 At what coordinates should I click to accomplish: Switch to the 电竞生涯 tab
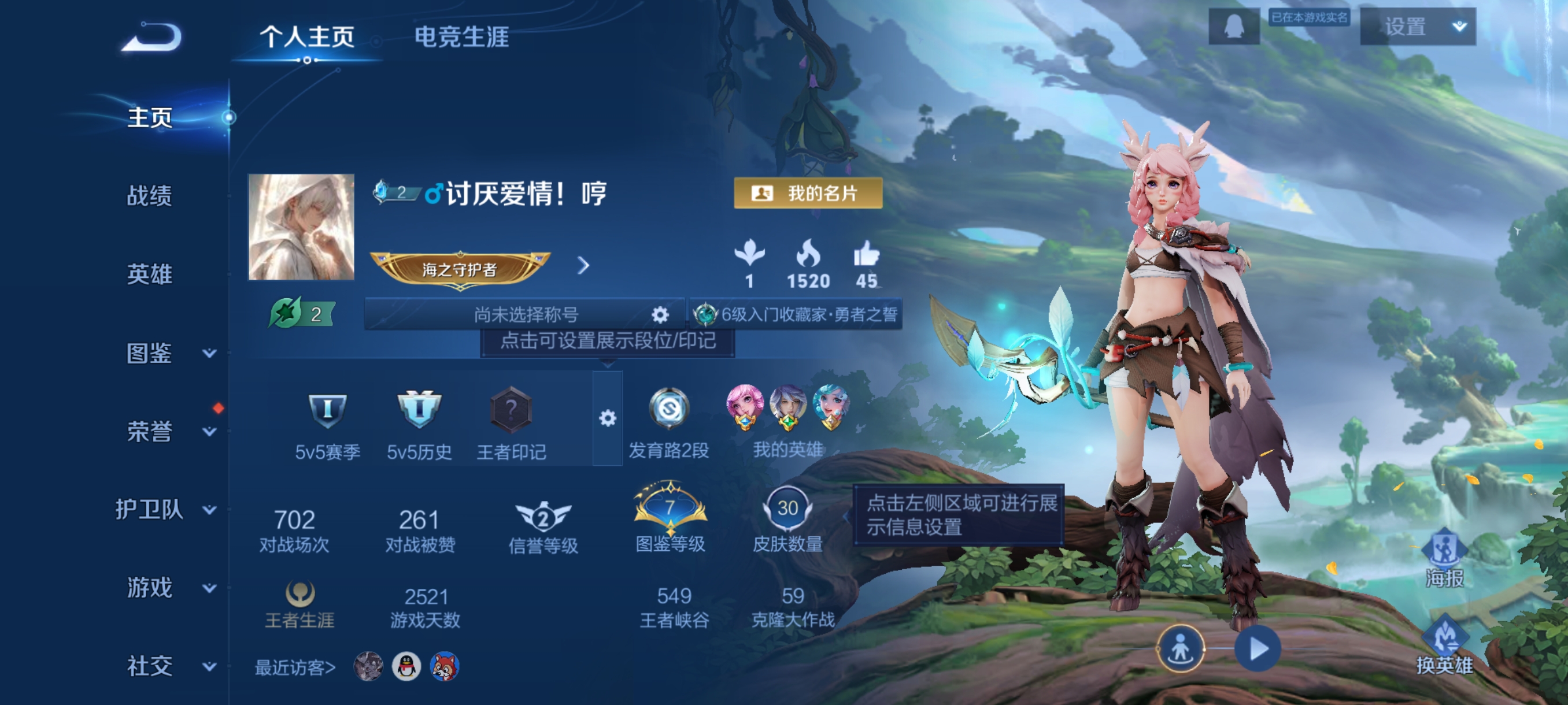(x=461, y=37)
